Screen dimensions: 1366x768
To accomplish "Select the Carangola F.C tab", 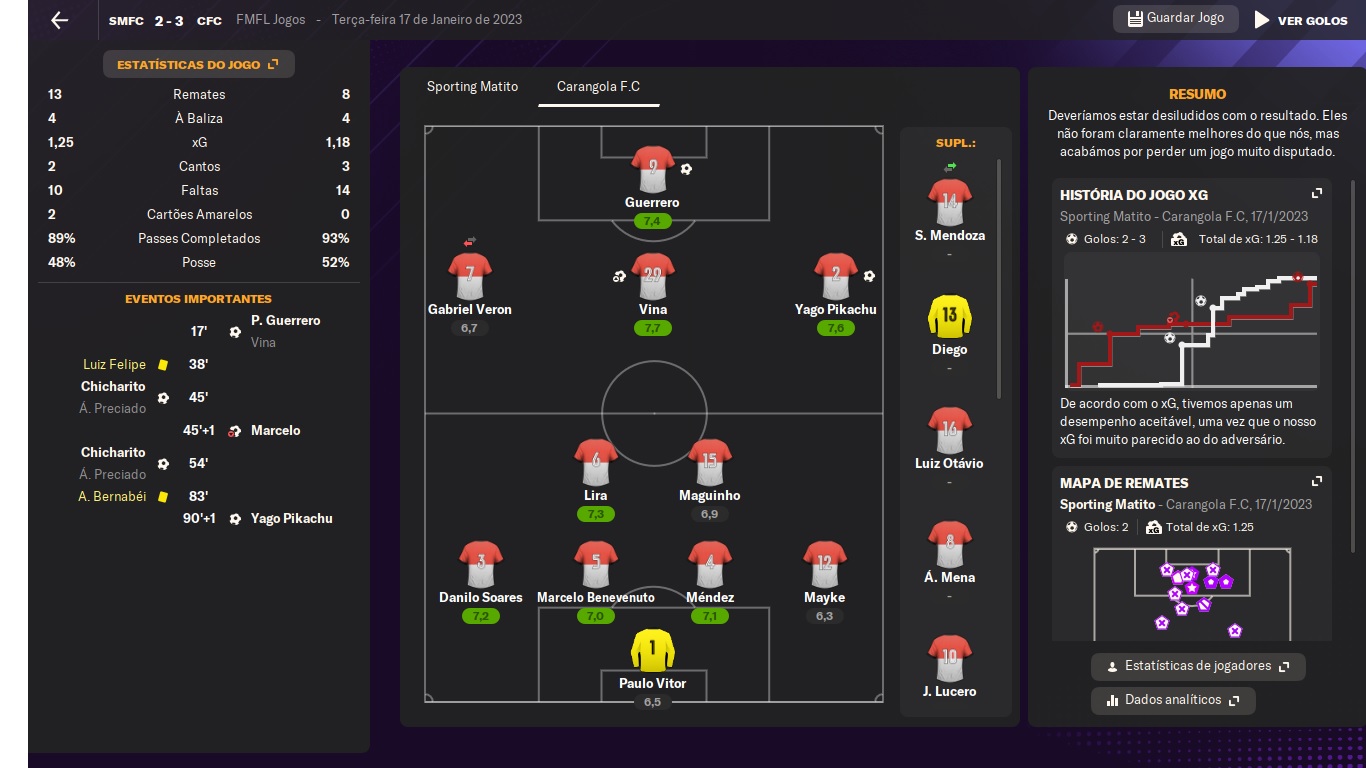I will click(x=598, y=87).
